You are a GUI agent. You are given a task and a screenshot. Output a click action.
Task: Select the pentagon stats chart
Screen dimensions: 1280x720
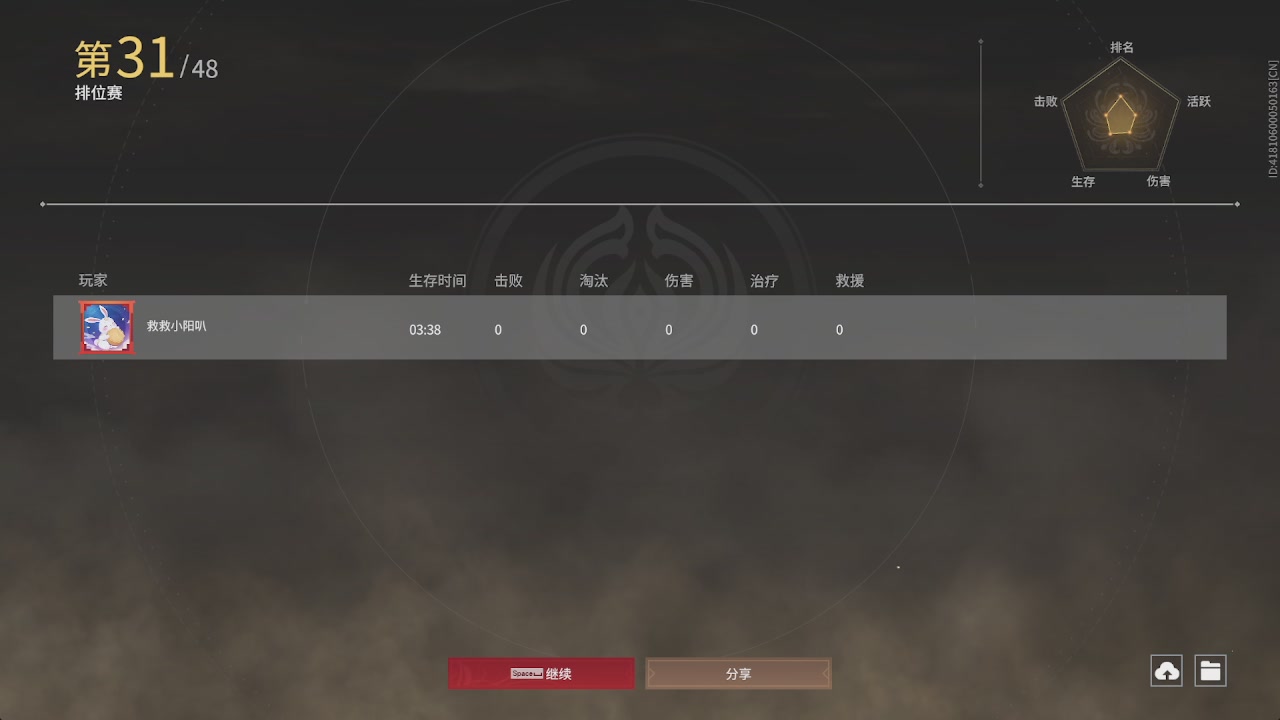[x=1120, y=115]
